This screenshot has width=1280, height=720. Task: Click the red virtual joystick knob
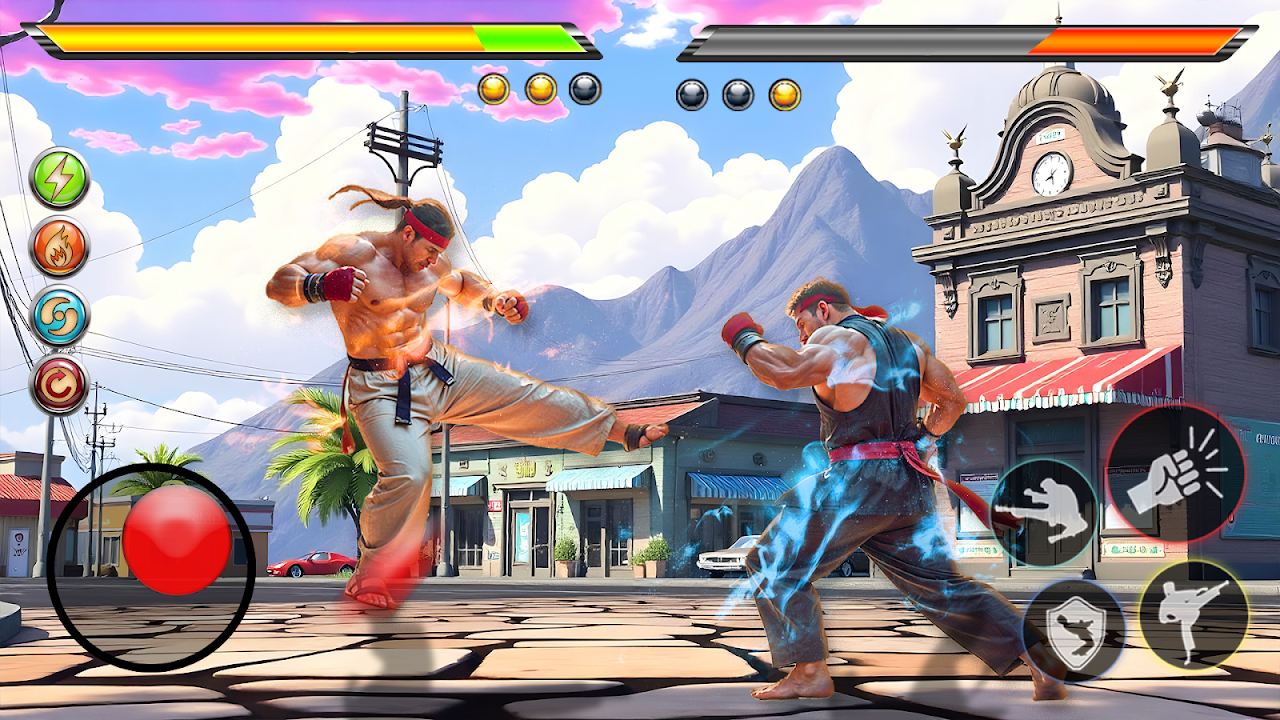177,540
